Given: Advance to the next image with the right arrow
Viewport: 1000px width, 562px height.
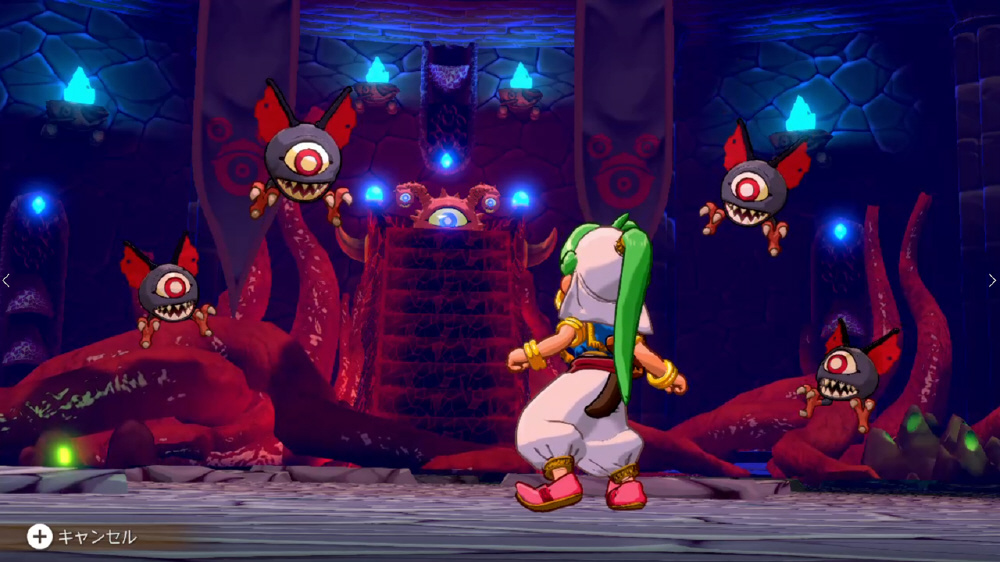Looking at the screenshot, I should click(992, 281).
